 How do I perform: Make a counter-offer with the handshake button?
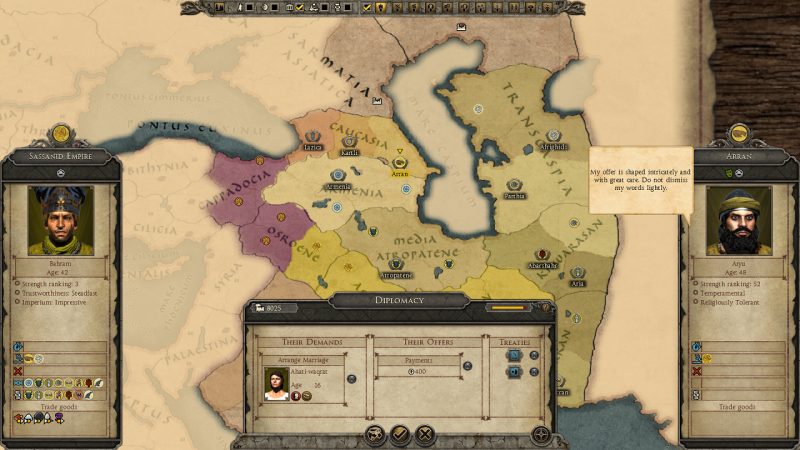click(373, 434)
